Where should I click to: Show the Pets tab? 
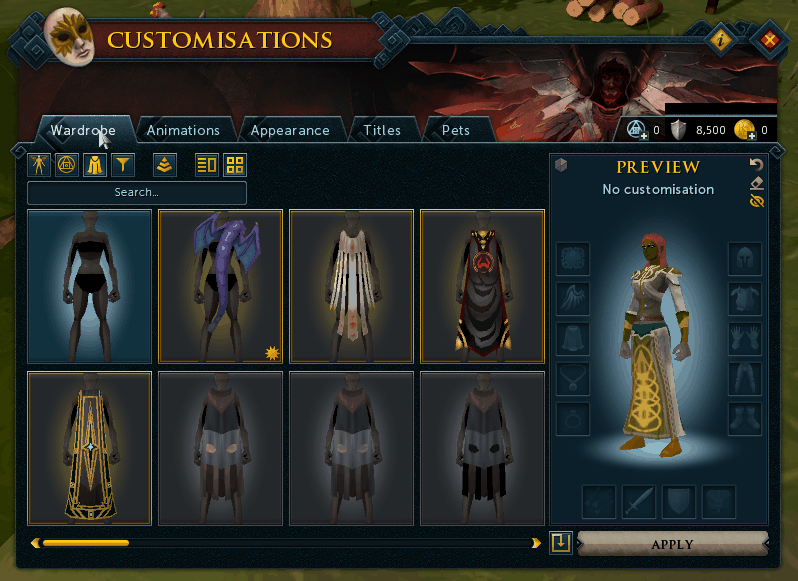tap(455, 130)
